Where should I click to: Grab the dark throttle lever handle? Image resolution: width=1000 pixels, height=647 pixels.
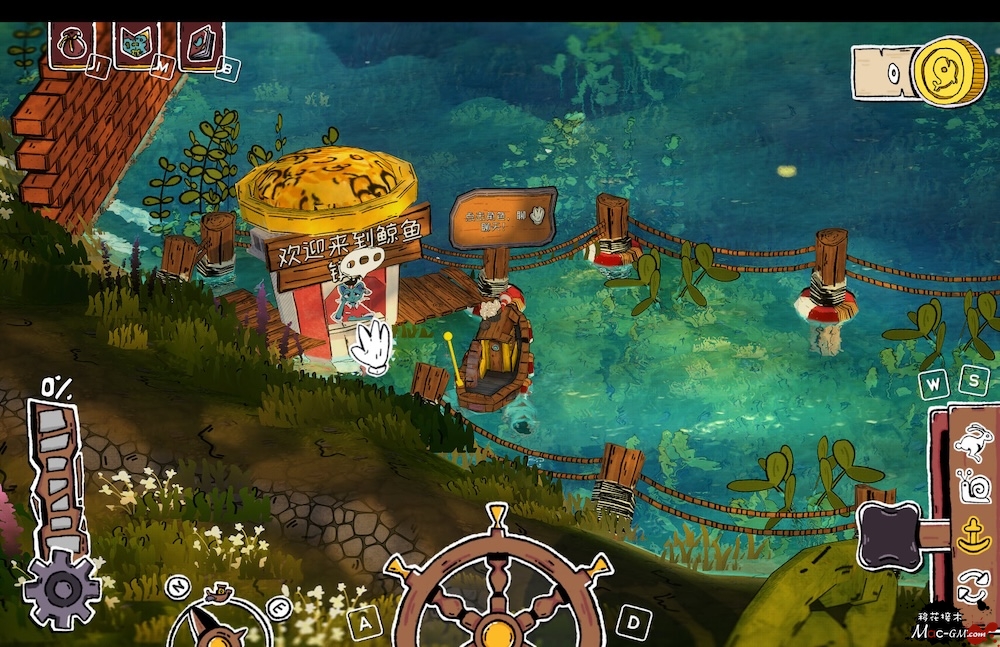(x=890, y=535)
